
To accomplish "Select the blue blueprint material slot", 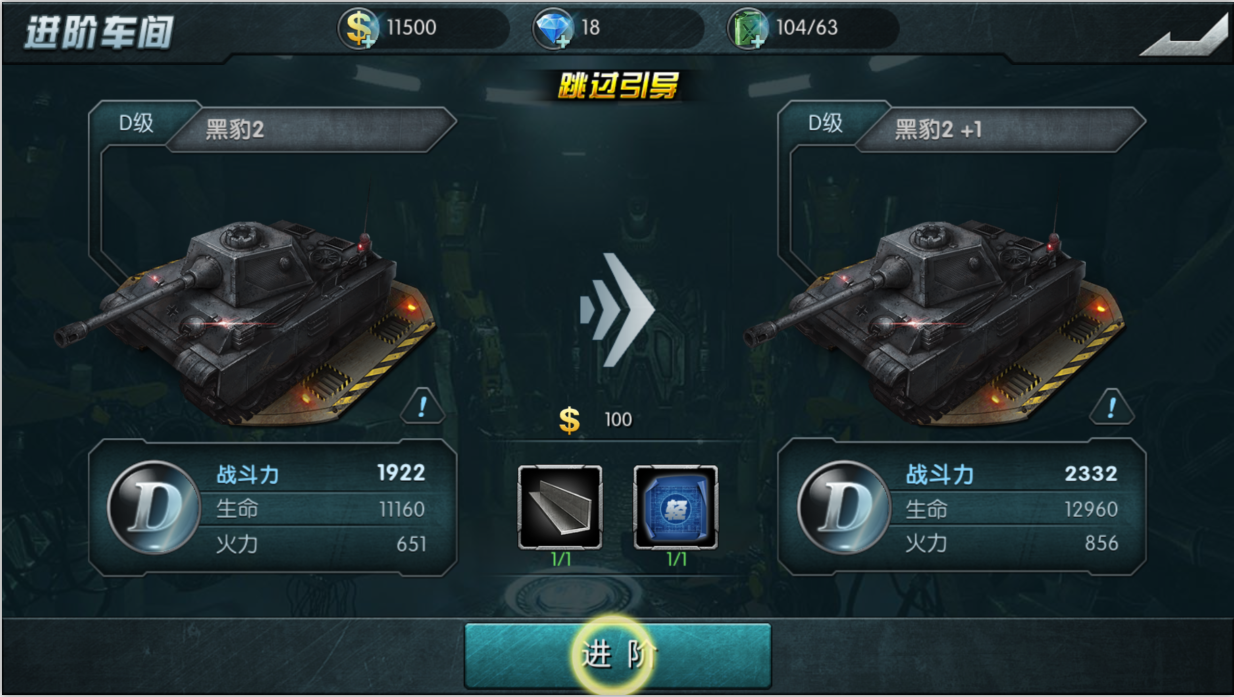I will click(676, 507).
